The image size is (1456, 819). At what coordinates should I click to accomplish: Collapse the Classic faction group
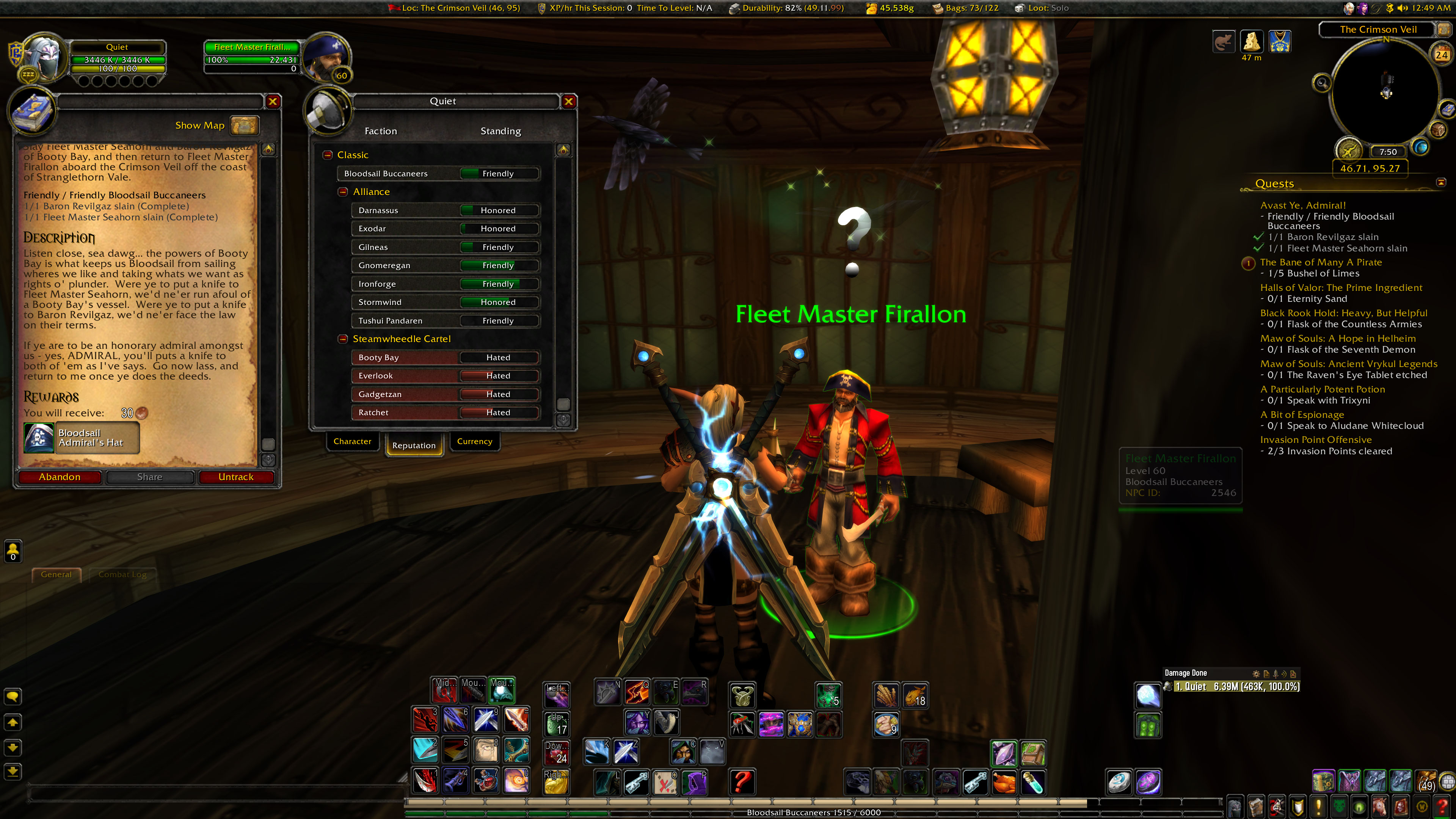328,155
